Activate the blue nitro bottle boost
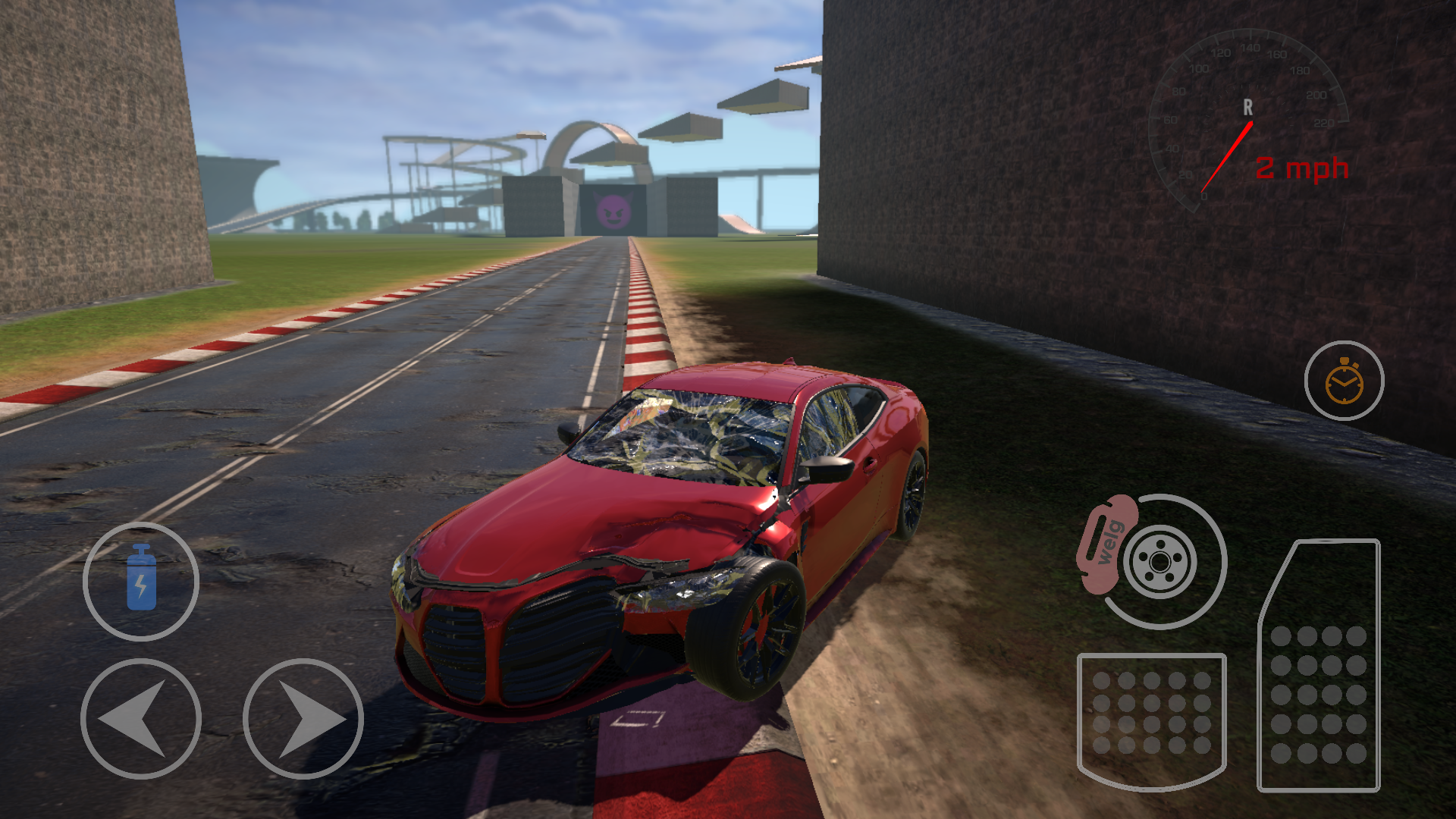 141,581
